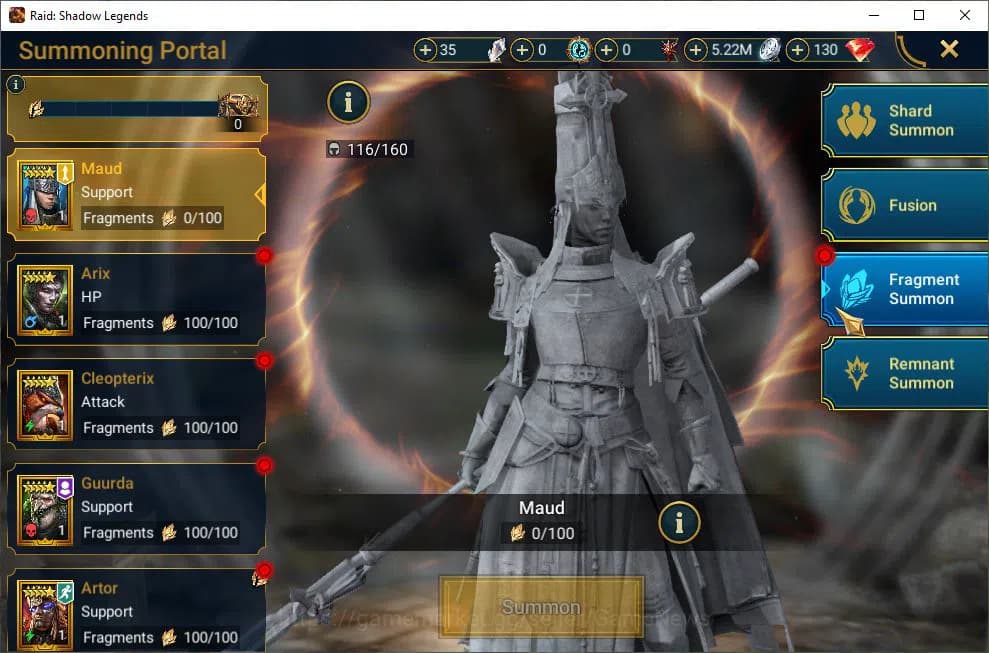989x653 pixels.
Task: Select the Fragment Summon tab
Action: point(905,289)
